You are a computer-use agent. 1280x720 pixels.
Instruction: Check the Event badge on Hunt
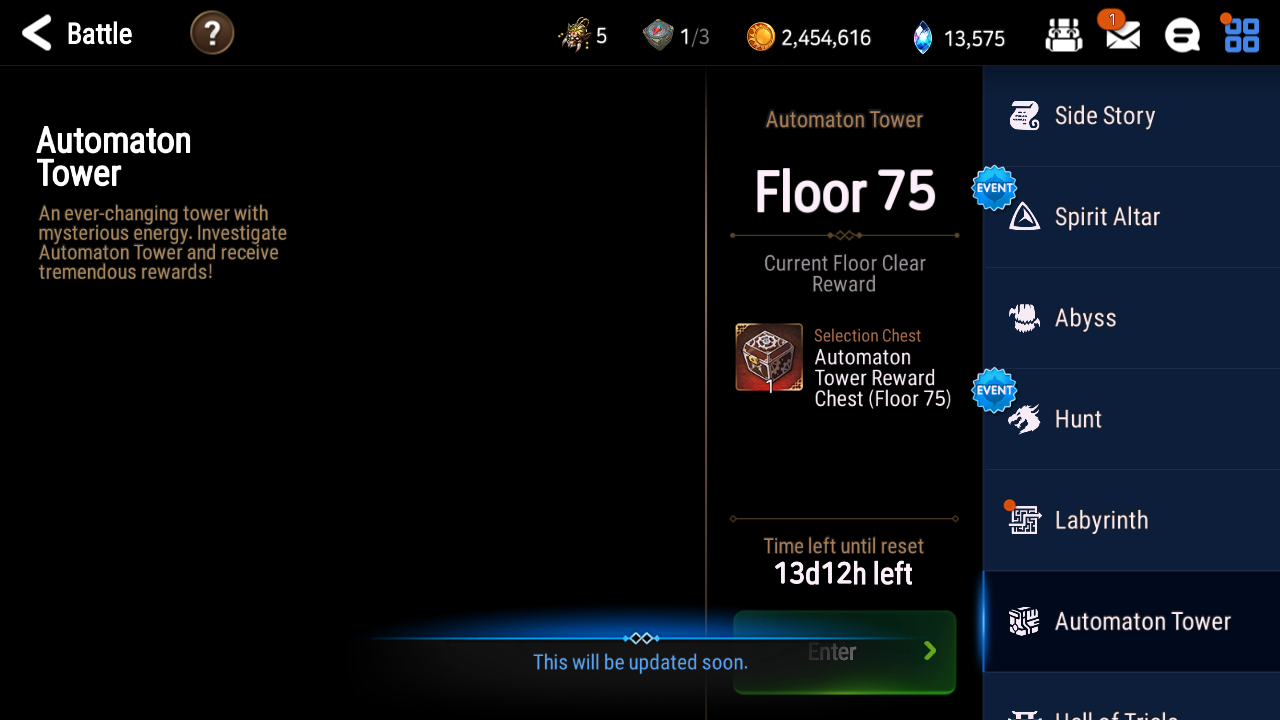[x=993, y=389]
